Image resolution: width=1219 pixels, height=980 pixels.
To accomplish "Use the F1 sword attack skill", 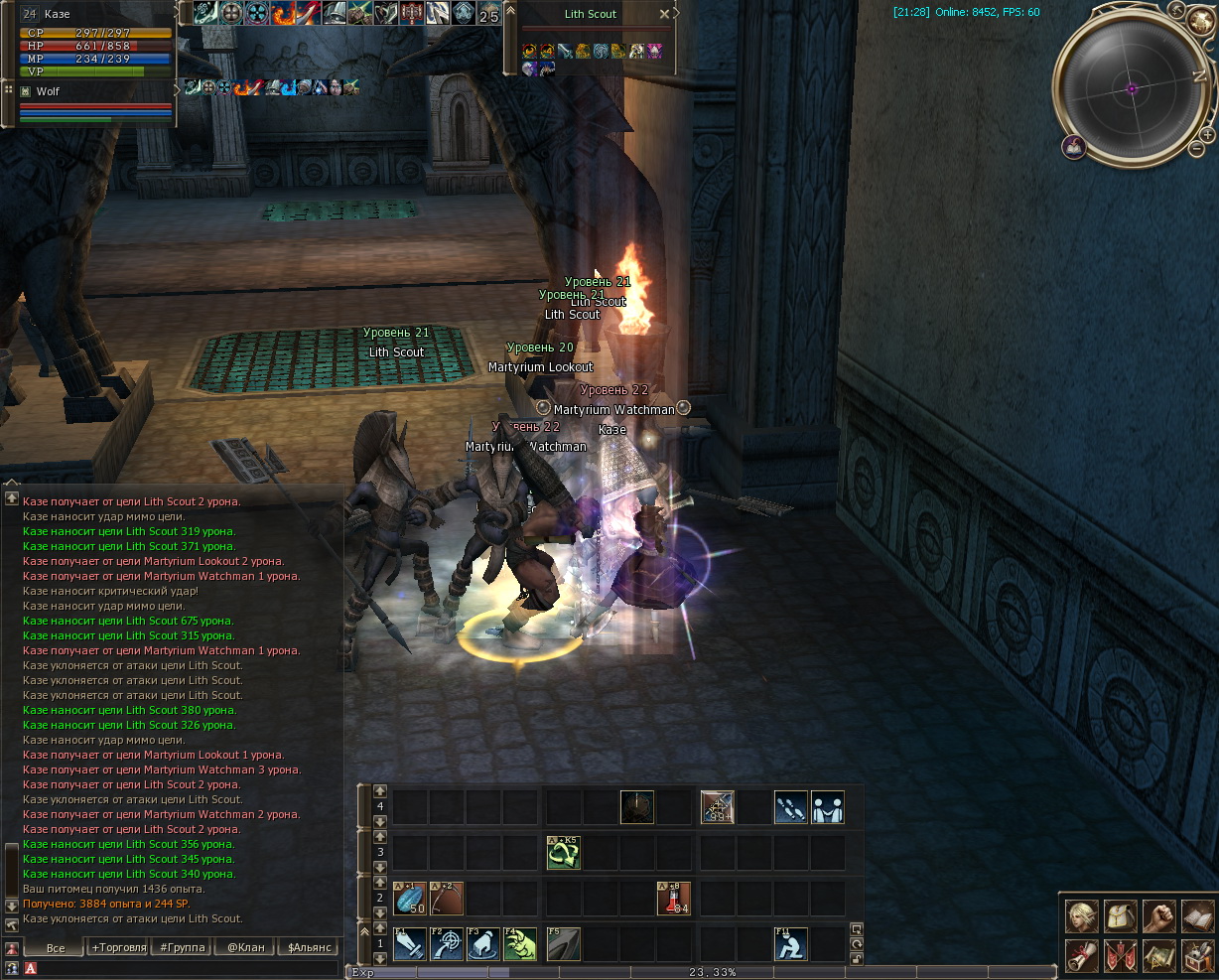I will tap(410, 944).
